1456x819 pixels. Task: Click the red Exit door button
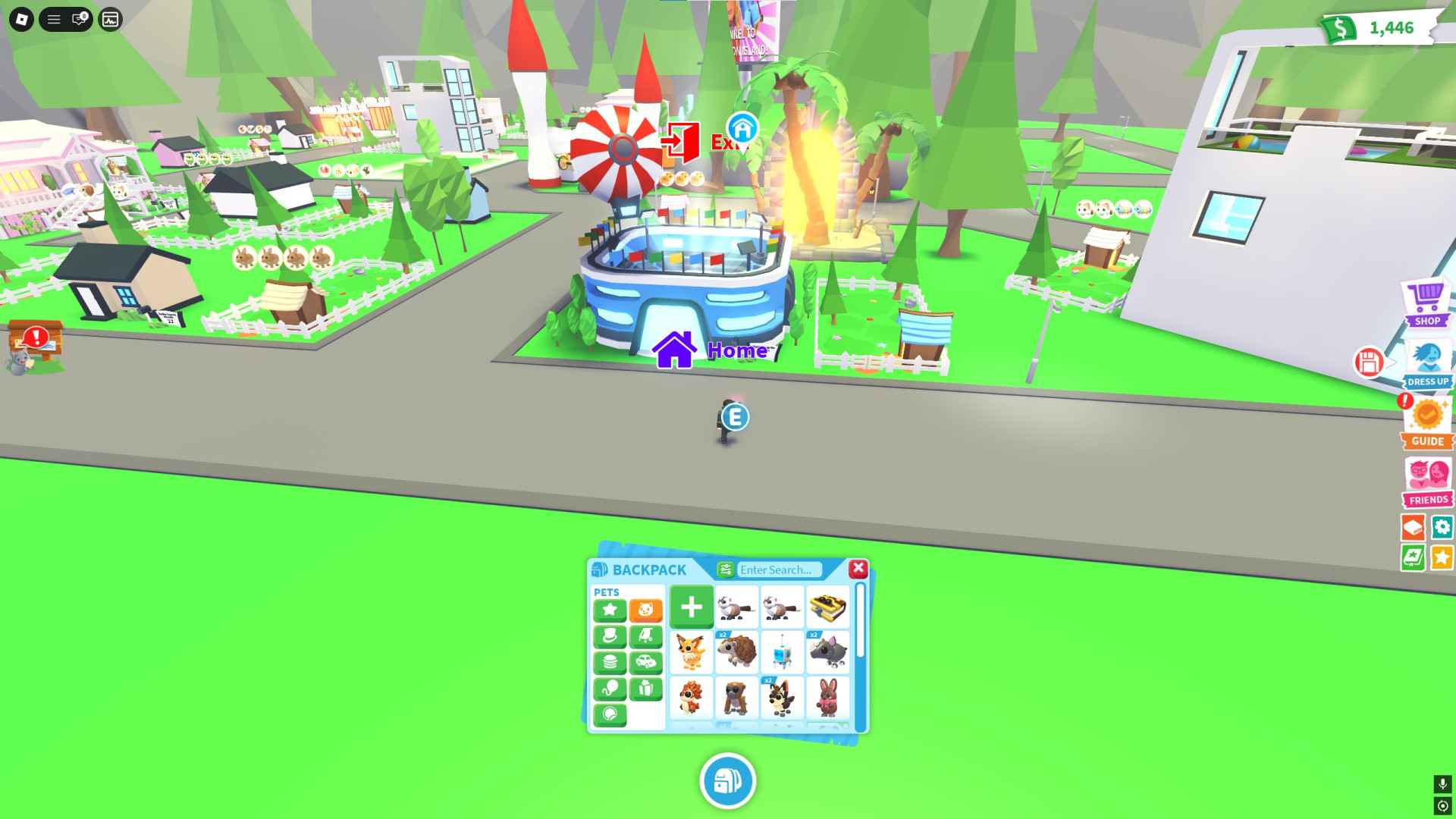[680, 139]
